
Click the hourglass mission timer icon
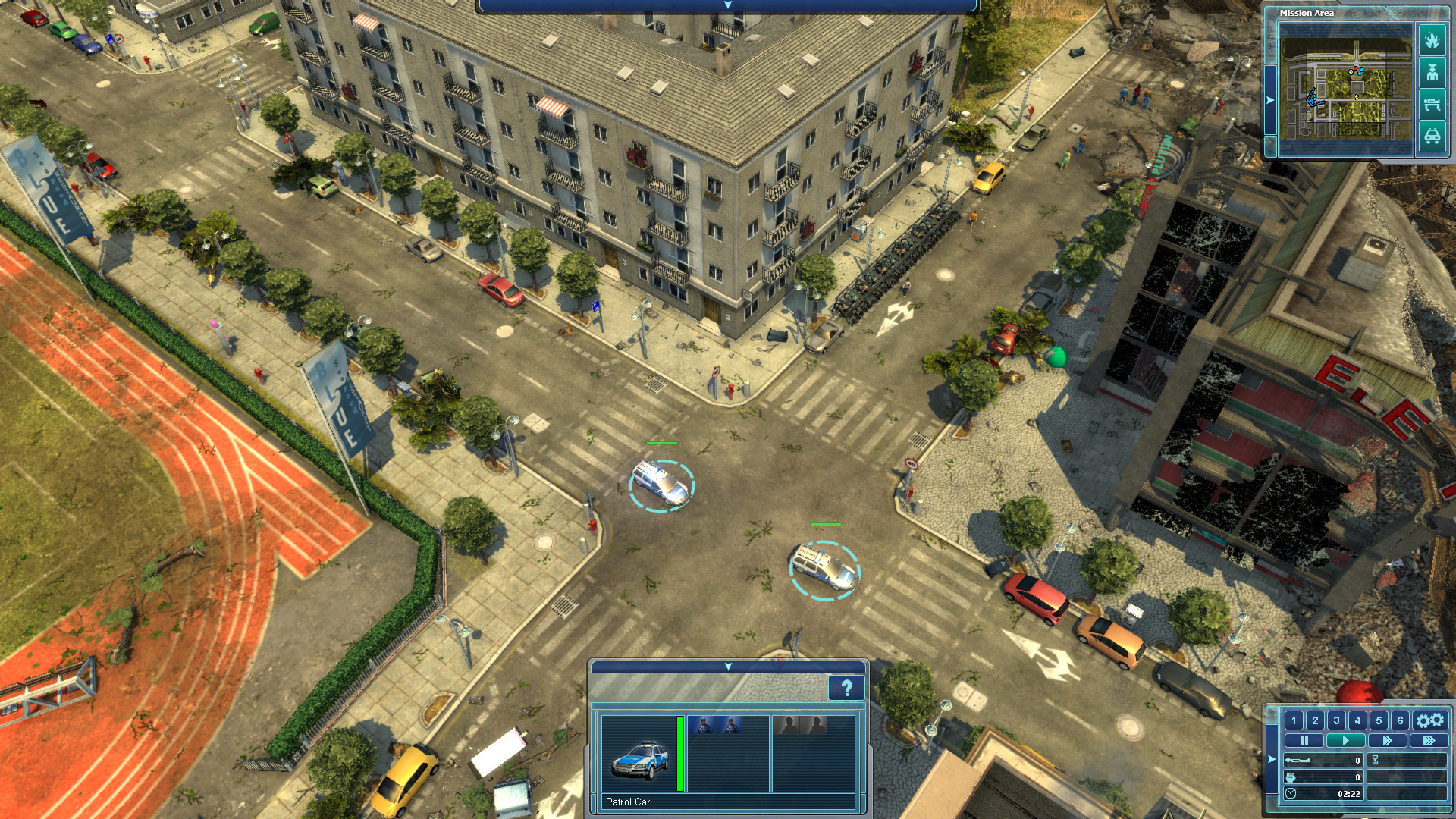coord(1376,761)
